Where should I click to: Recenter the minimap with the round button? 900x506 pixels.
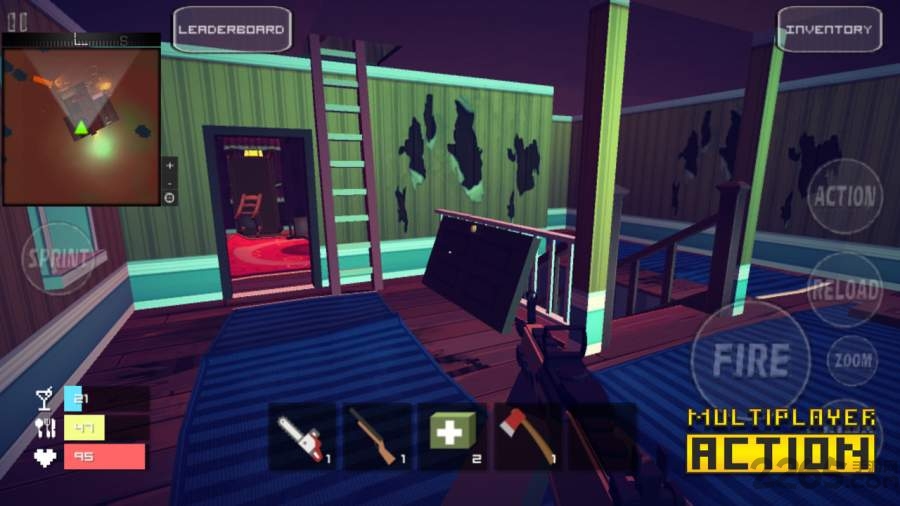(170, 198)
